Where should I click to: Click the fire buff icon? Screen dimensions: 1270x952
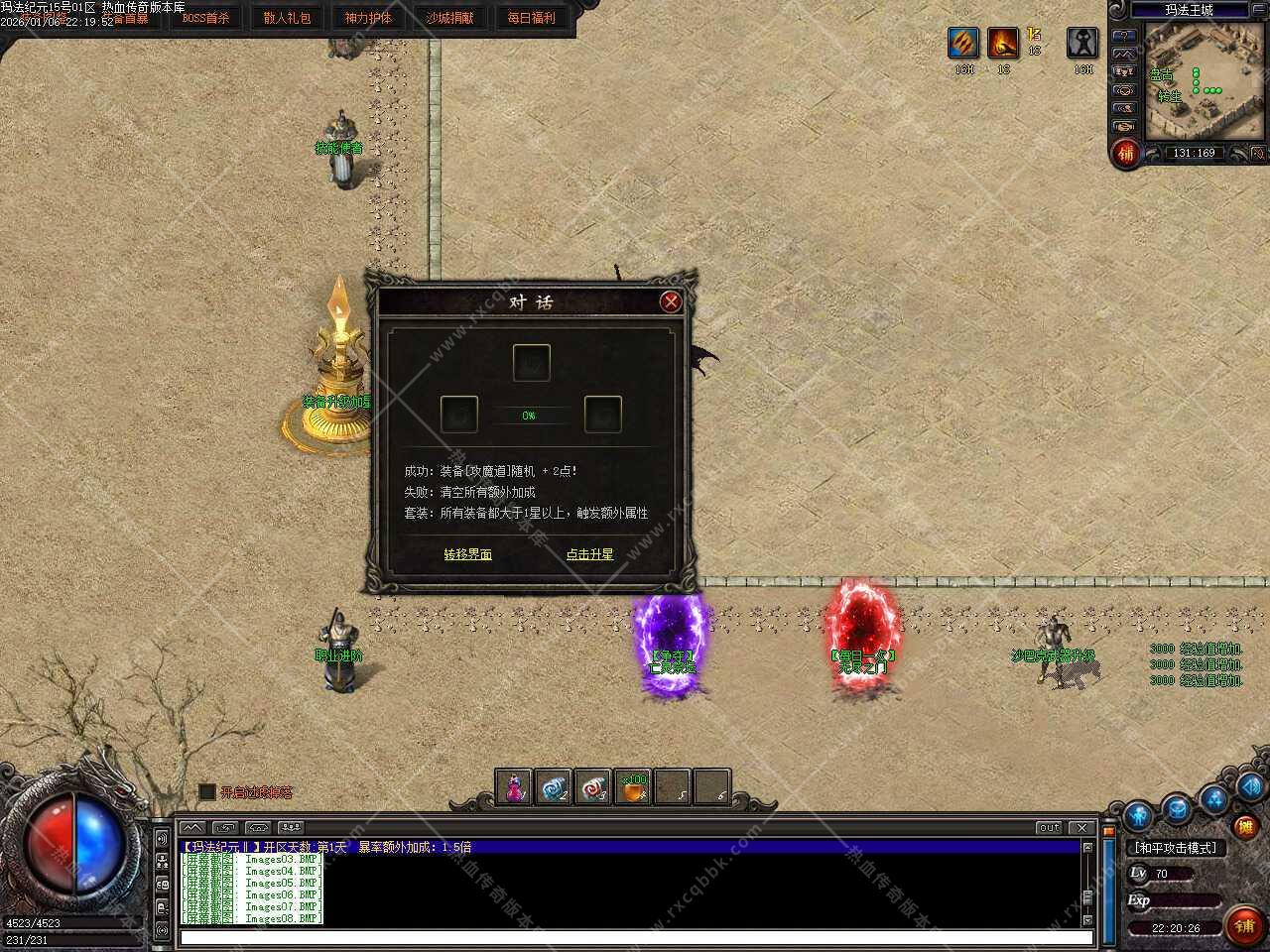(1003, 43)
